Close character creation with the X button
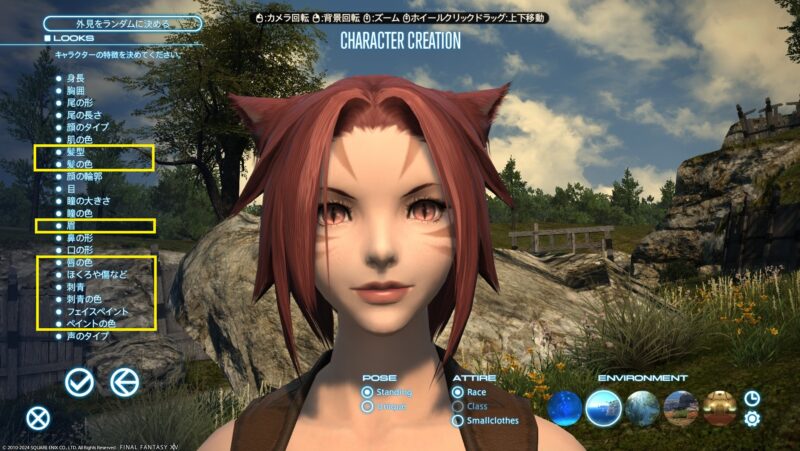This screenshot has width=800, height=451. click(38, 419)
